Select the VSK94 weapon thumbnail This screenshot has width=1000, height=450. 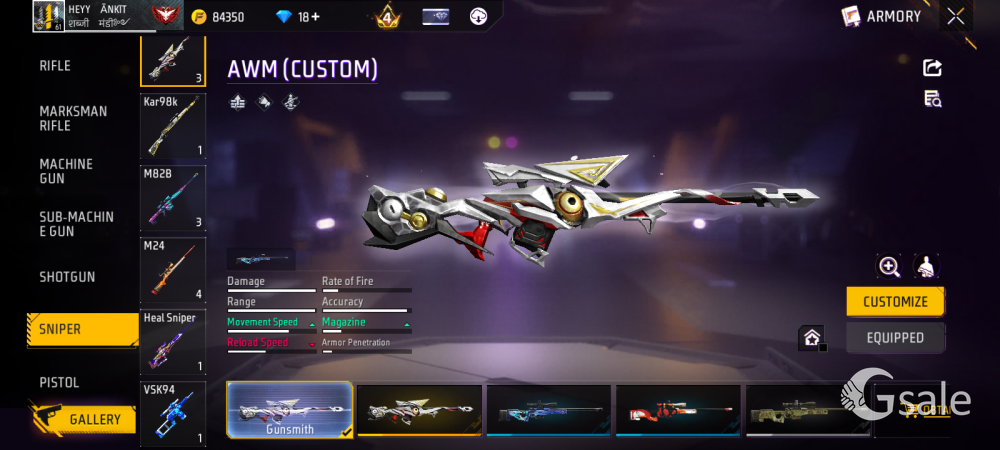173,414
